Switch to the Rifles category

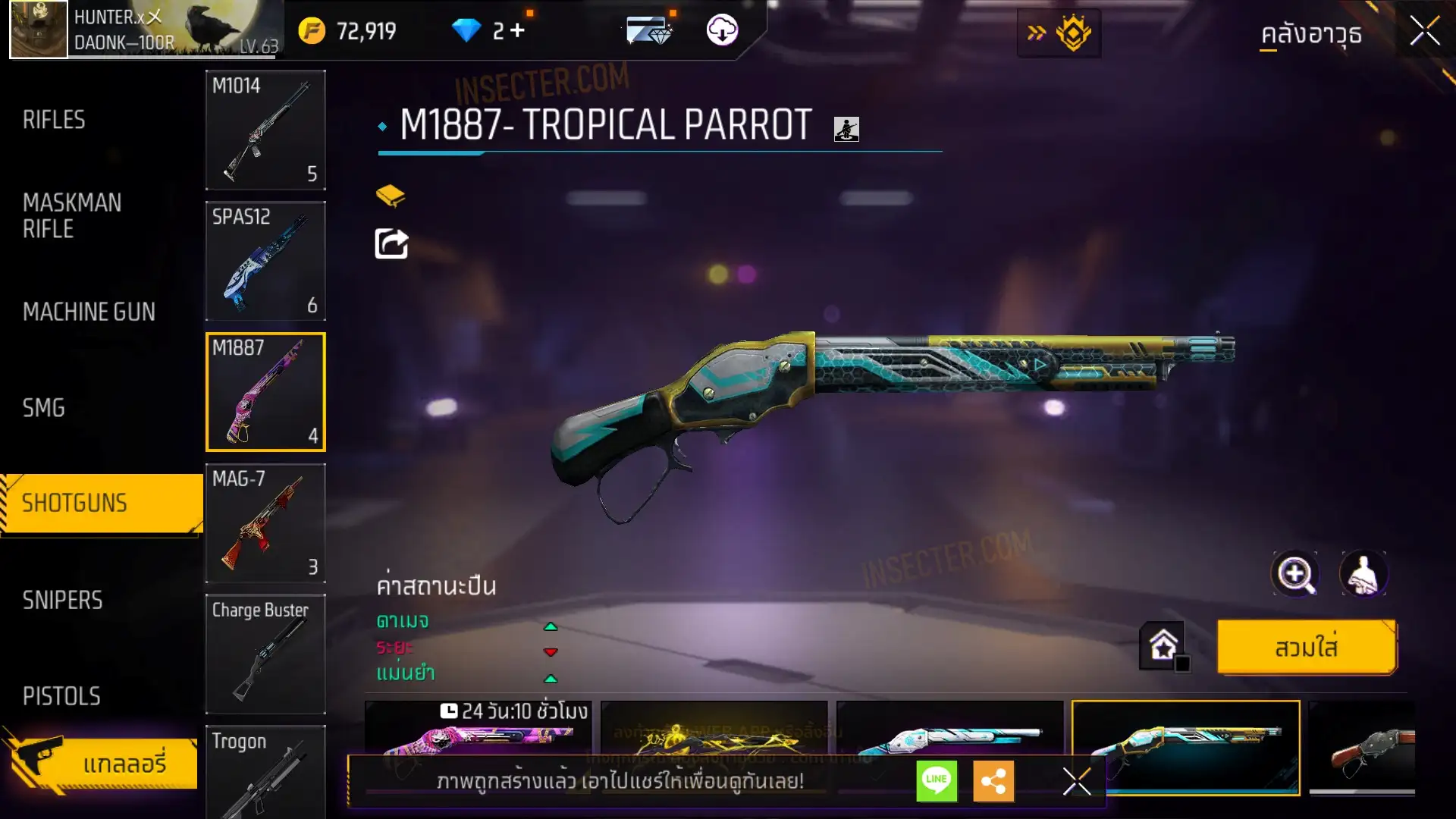54,120
